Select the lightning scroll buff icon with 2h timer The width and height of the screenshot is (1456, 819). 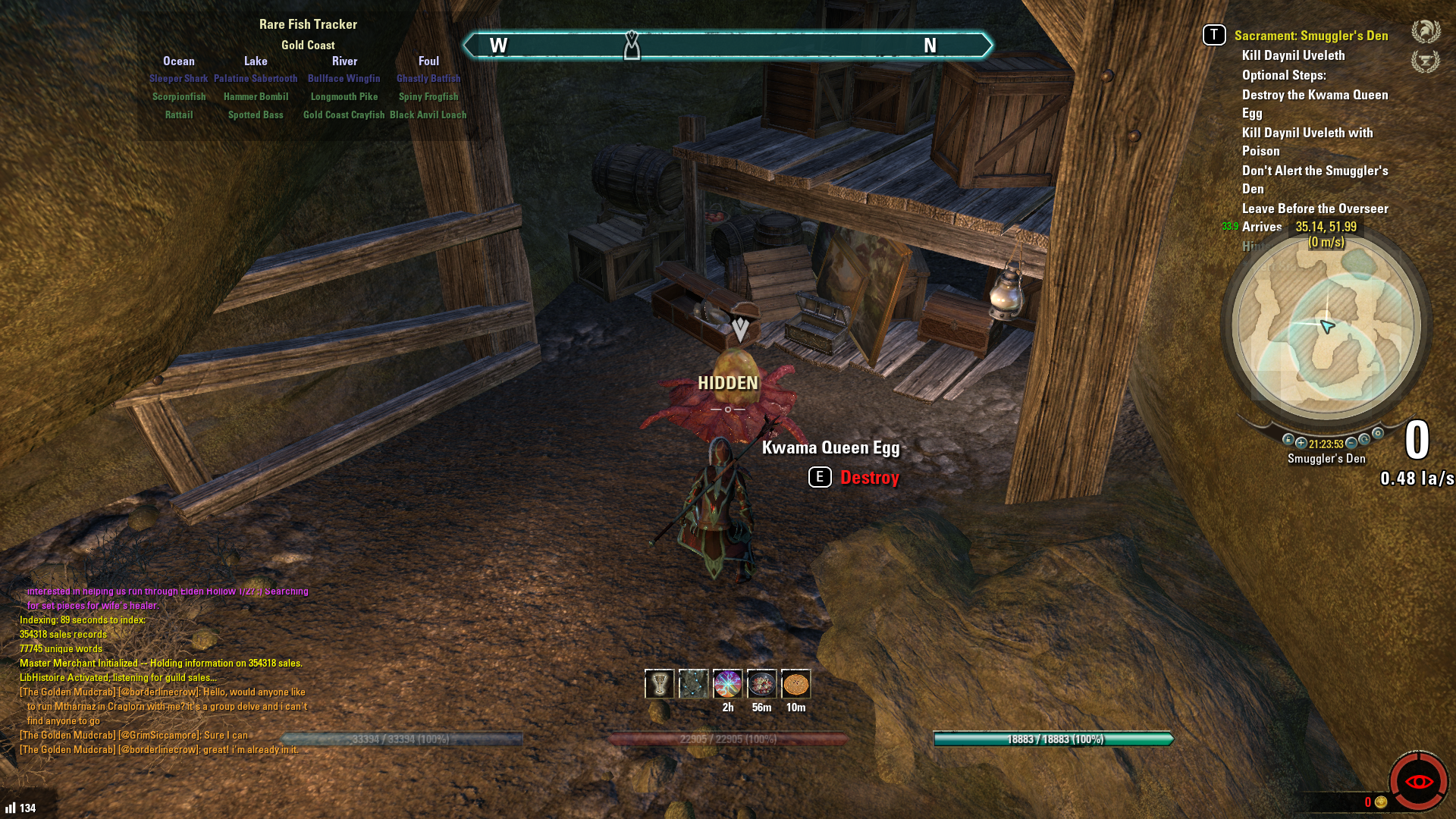[x=727, y=684]
